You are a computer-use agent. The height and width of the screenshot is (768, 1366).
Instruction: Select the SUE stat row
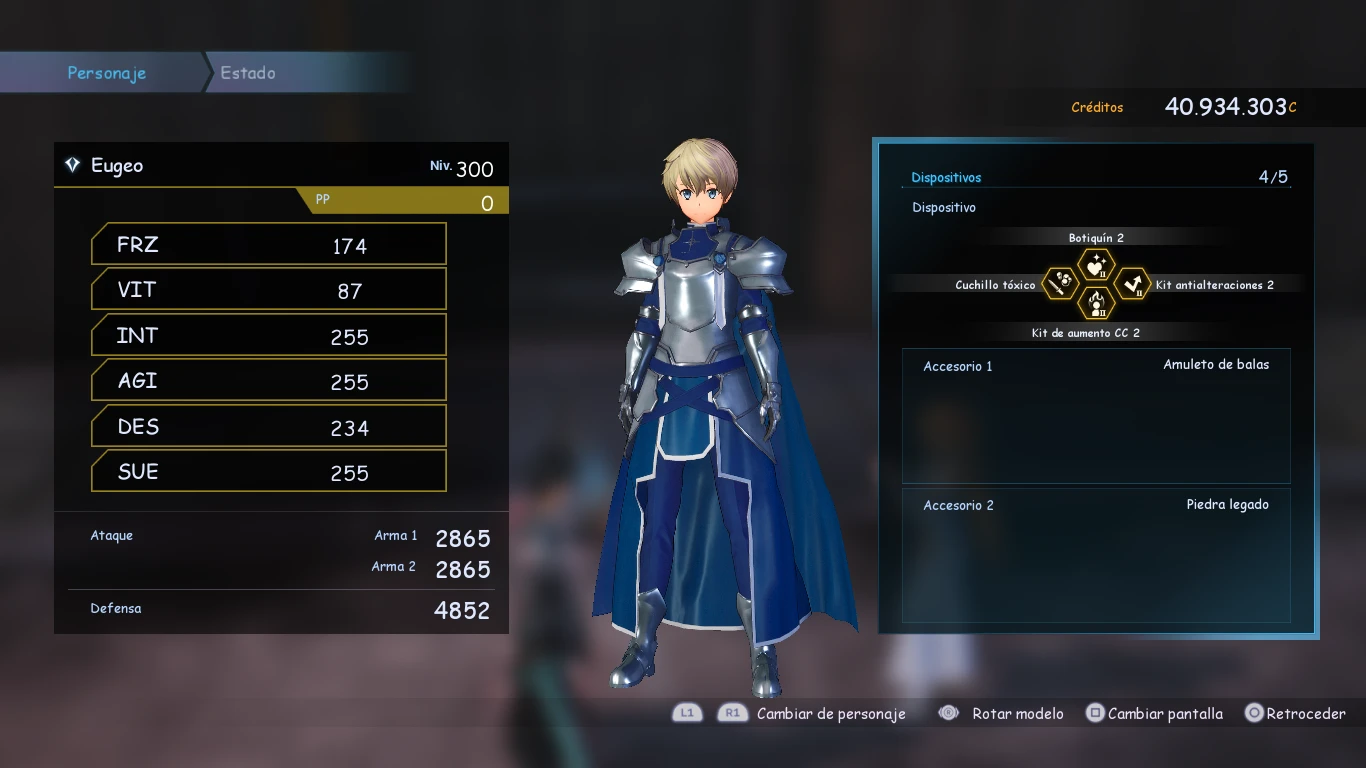(x=268, y=472)
